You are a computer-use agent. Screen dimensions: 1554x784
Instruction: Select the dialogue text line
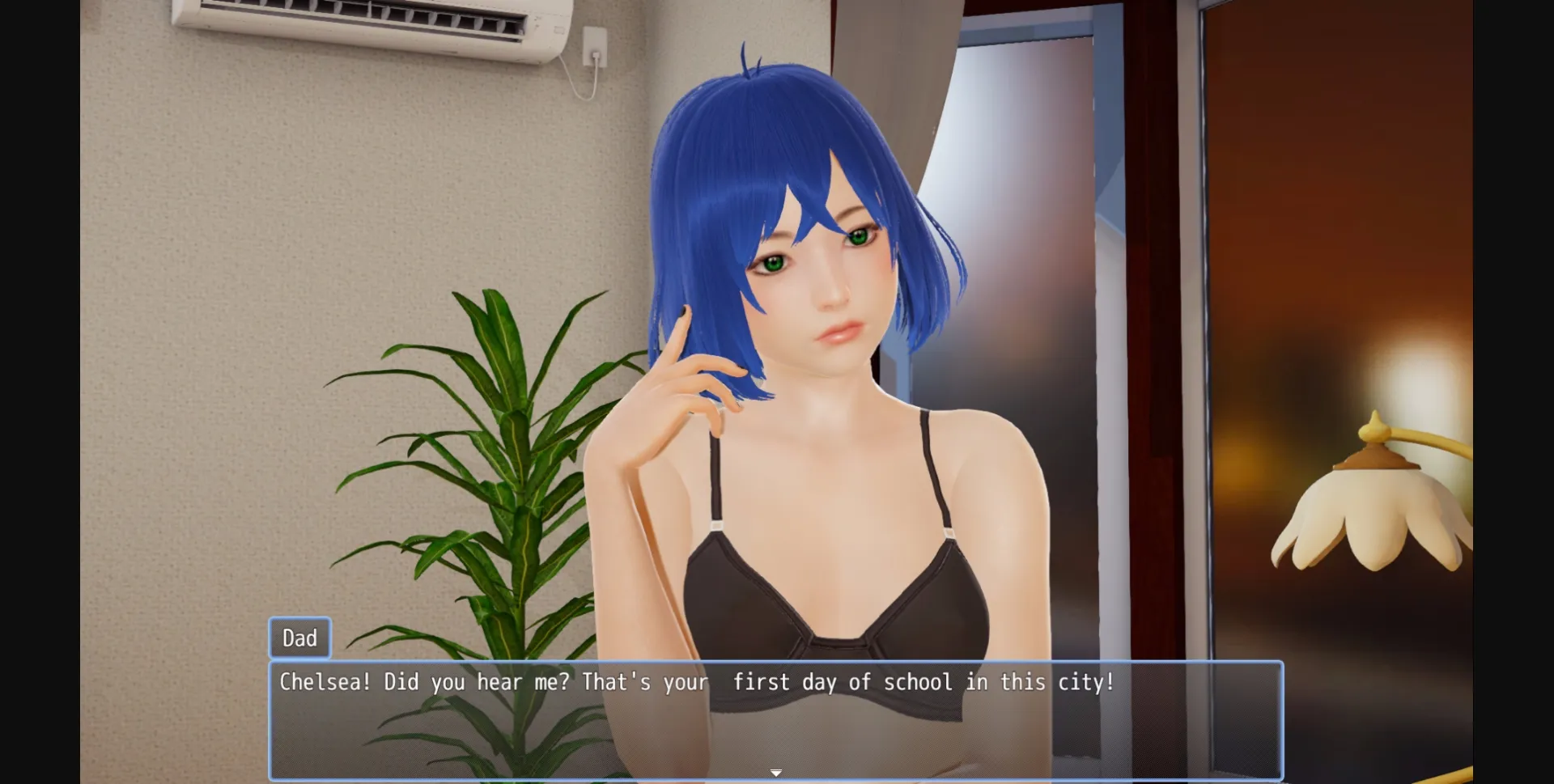point(696,682)
